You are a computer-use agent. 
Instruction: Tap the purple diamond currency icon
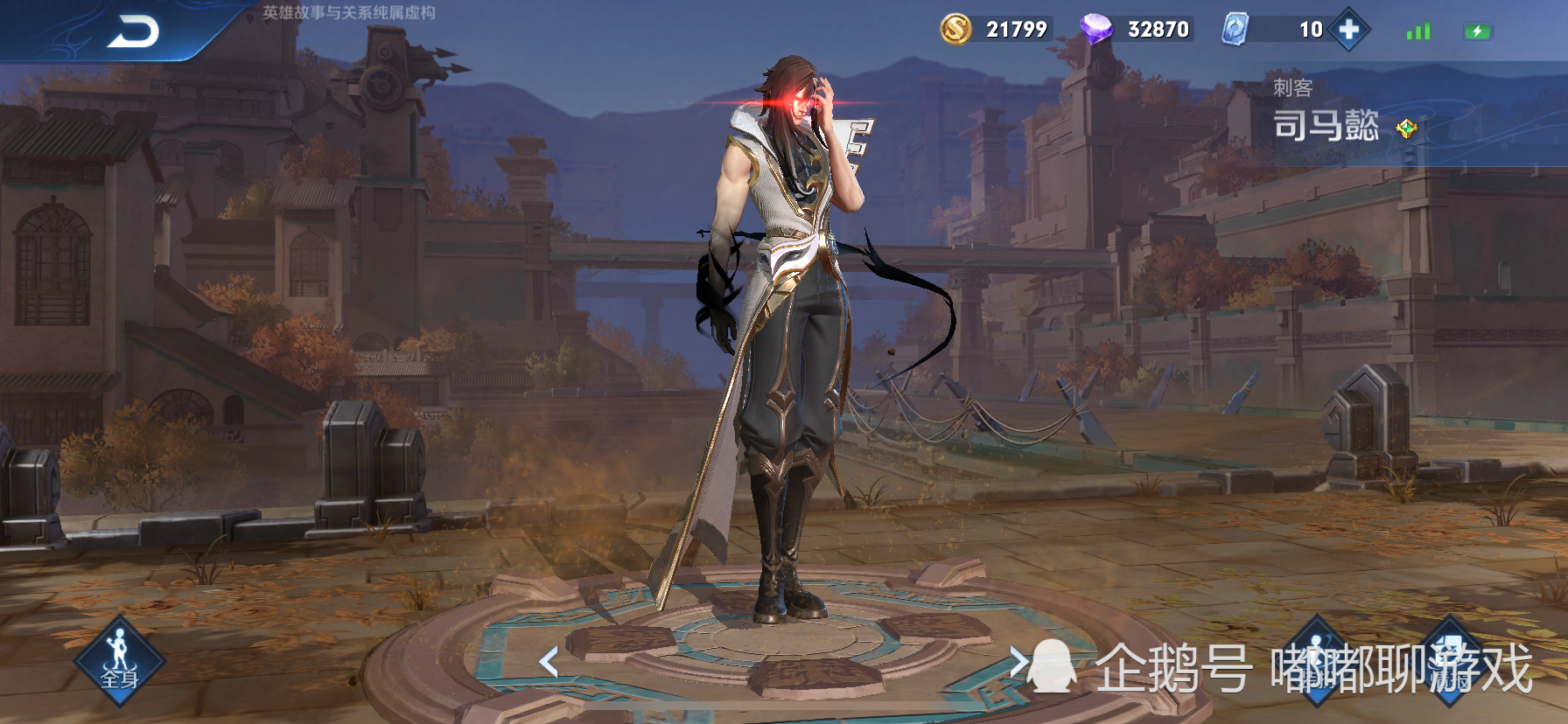click(1095, 29)
